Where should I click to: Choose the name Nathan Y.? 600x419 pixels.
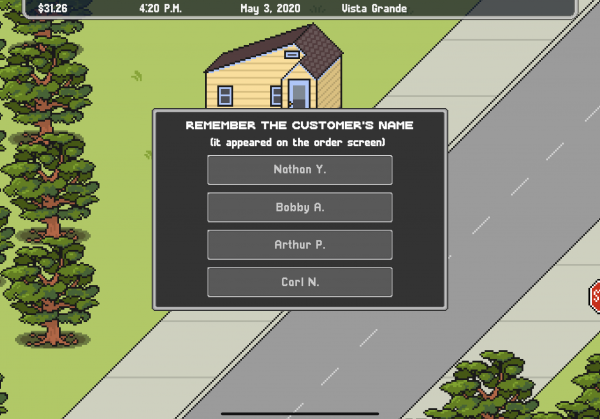tap(299, 170)
